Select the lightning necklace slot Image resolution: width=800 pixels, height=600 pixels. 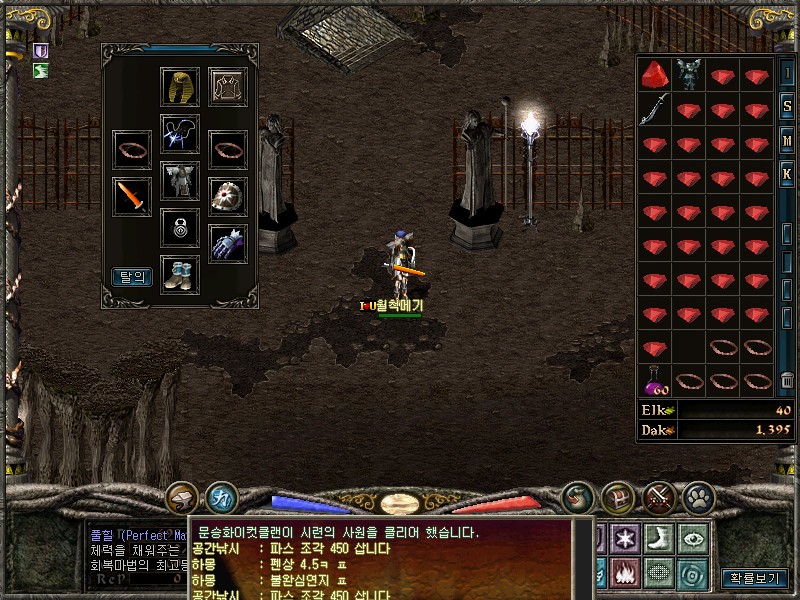pyautogui.click(x=180, y=134)
